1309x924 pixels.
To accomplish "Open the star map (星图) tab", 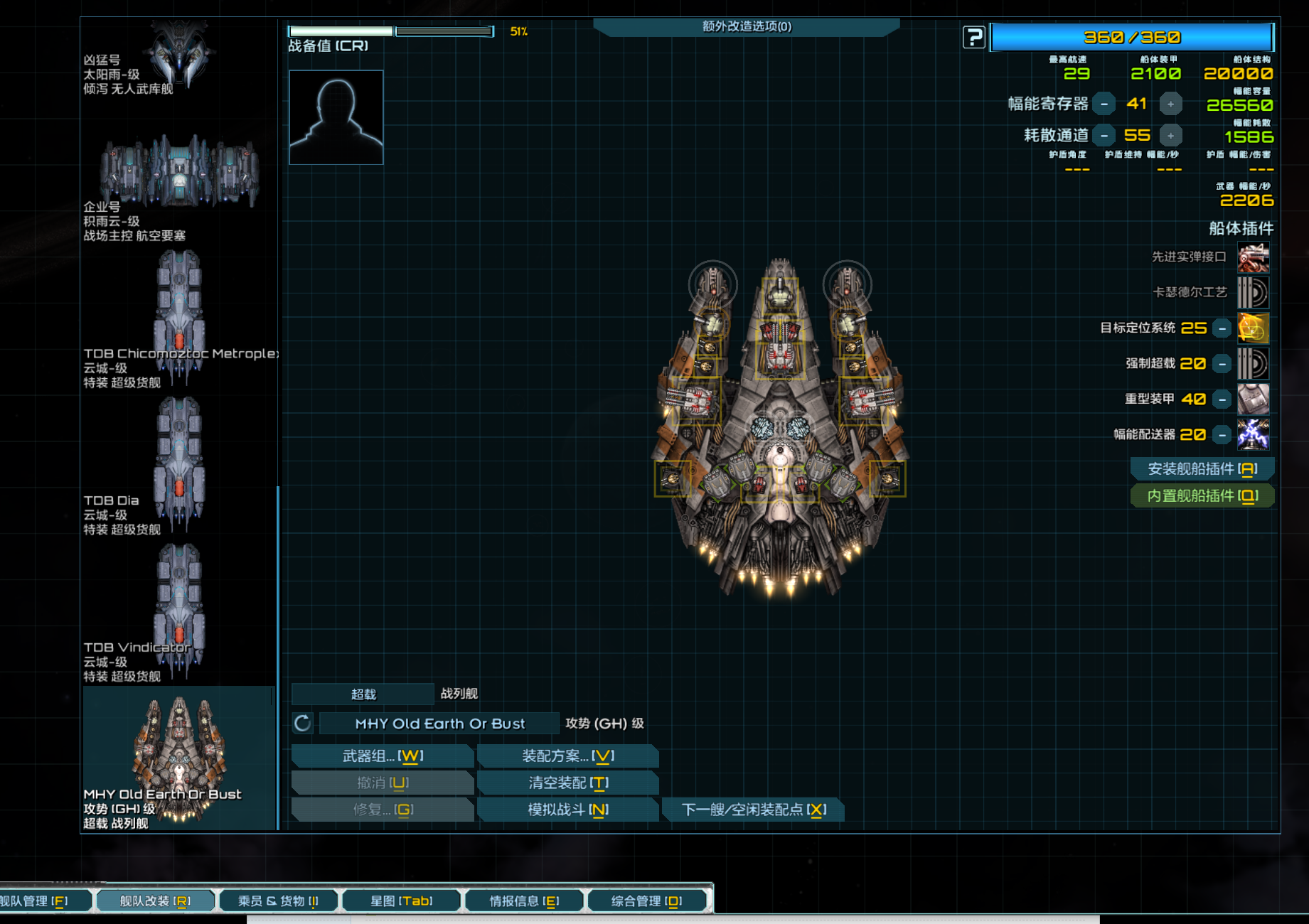I will pyautogui.click(x=401, y=901).
